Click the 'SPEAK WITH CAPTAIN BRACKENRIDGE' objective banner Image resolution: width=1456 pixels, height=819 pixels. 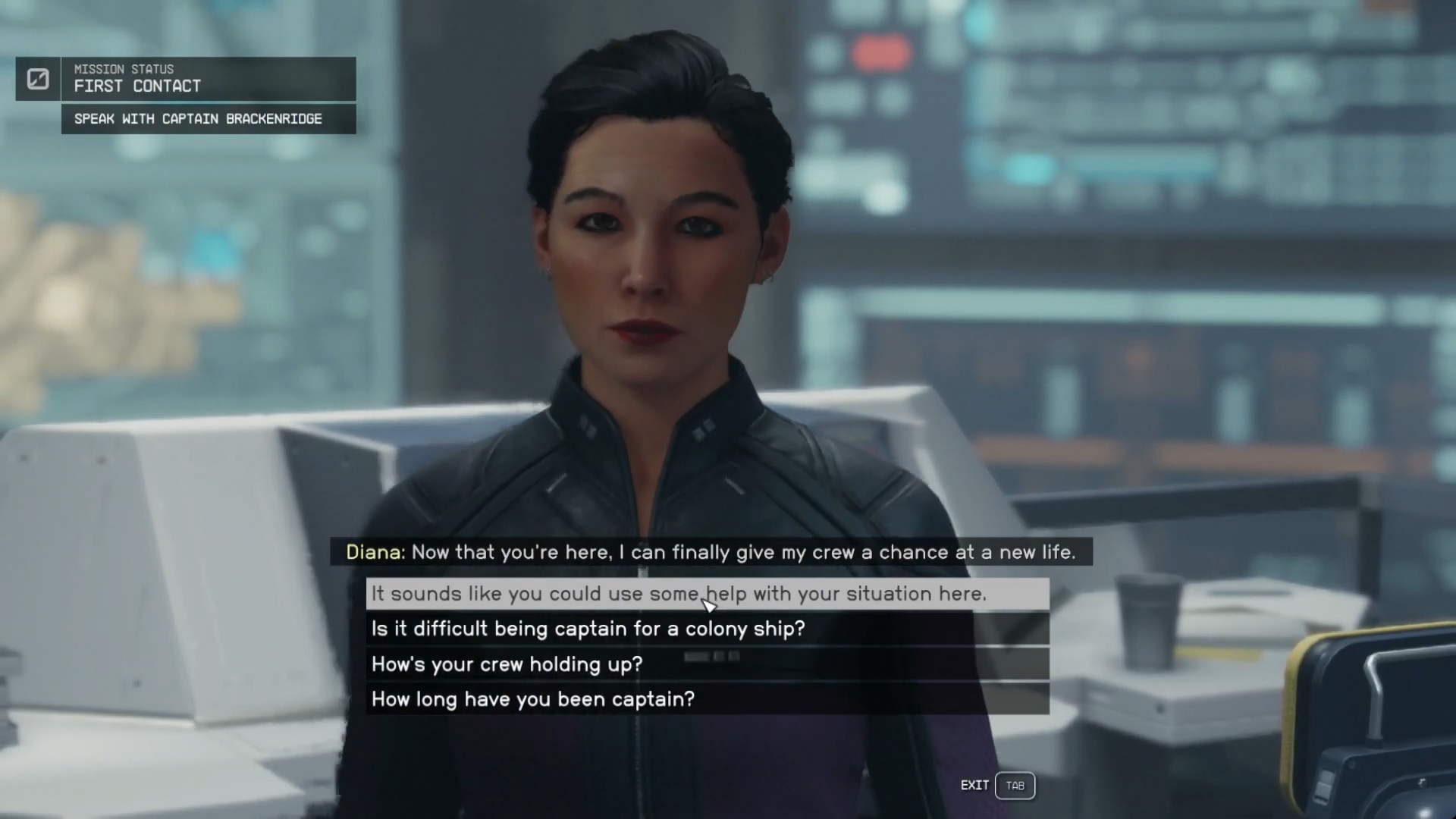pyautogui.click(x=198, y=119)
